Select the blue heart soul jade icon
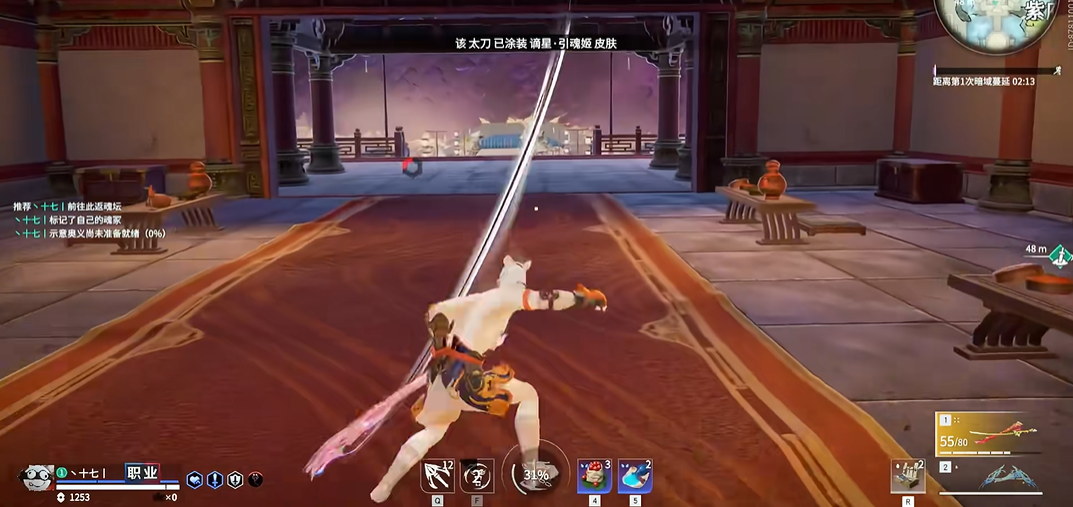 [195, 480]
